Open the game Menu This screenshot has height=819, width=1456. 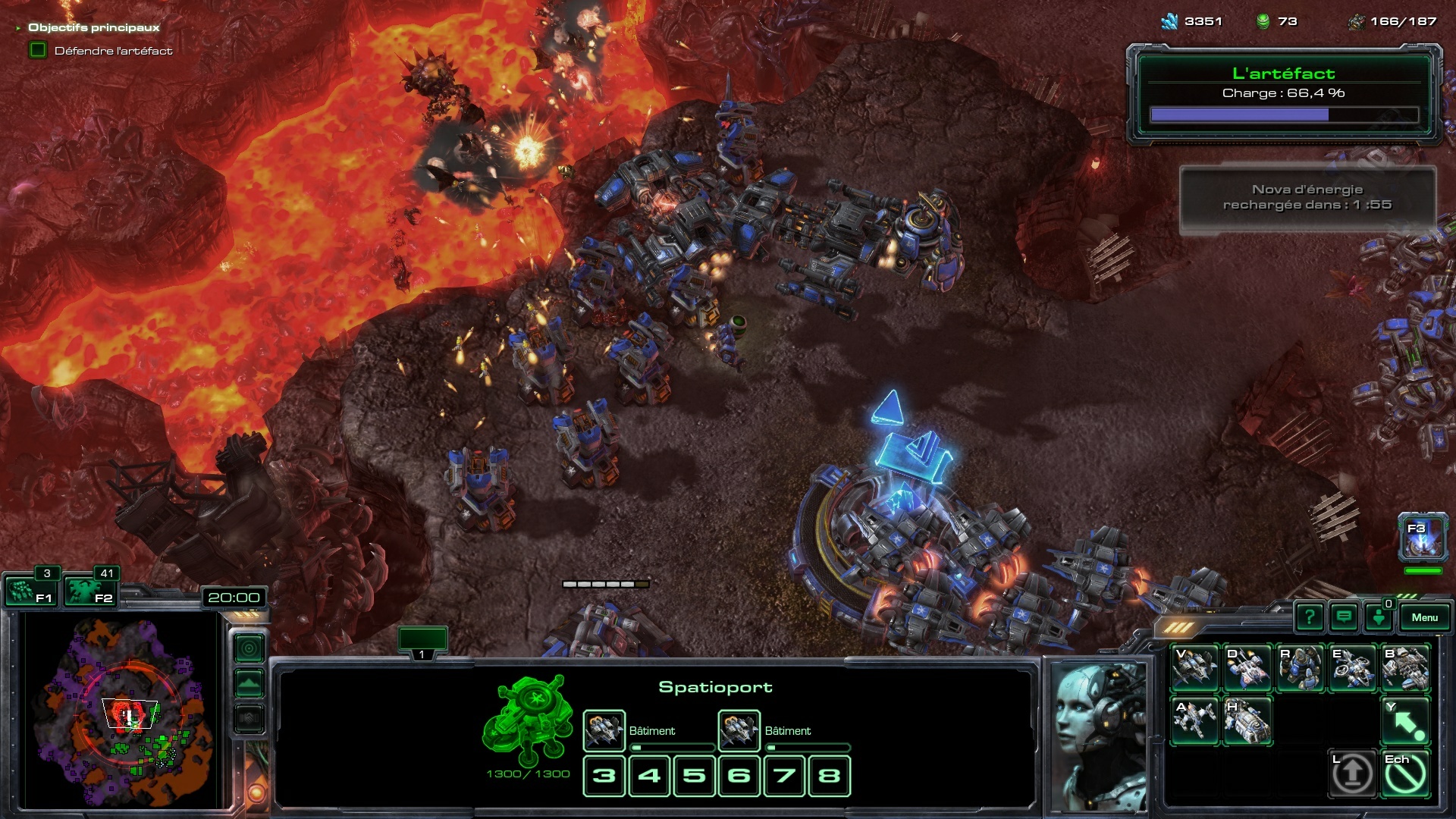point(1423,617)
